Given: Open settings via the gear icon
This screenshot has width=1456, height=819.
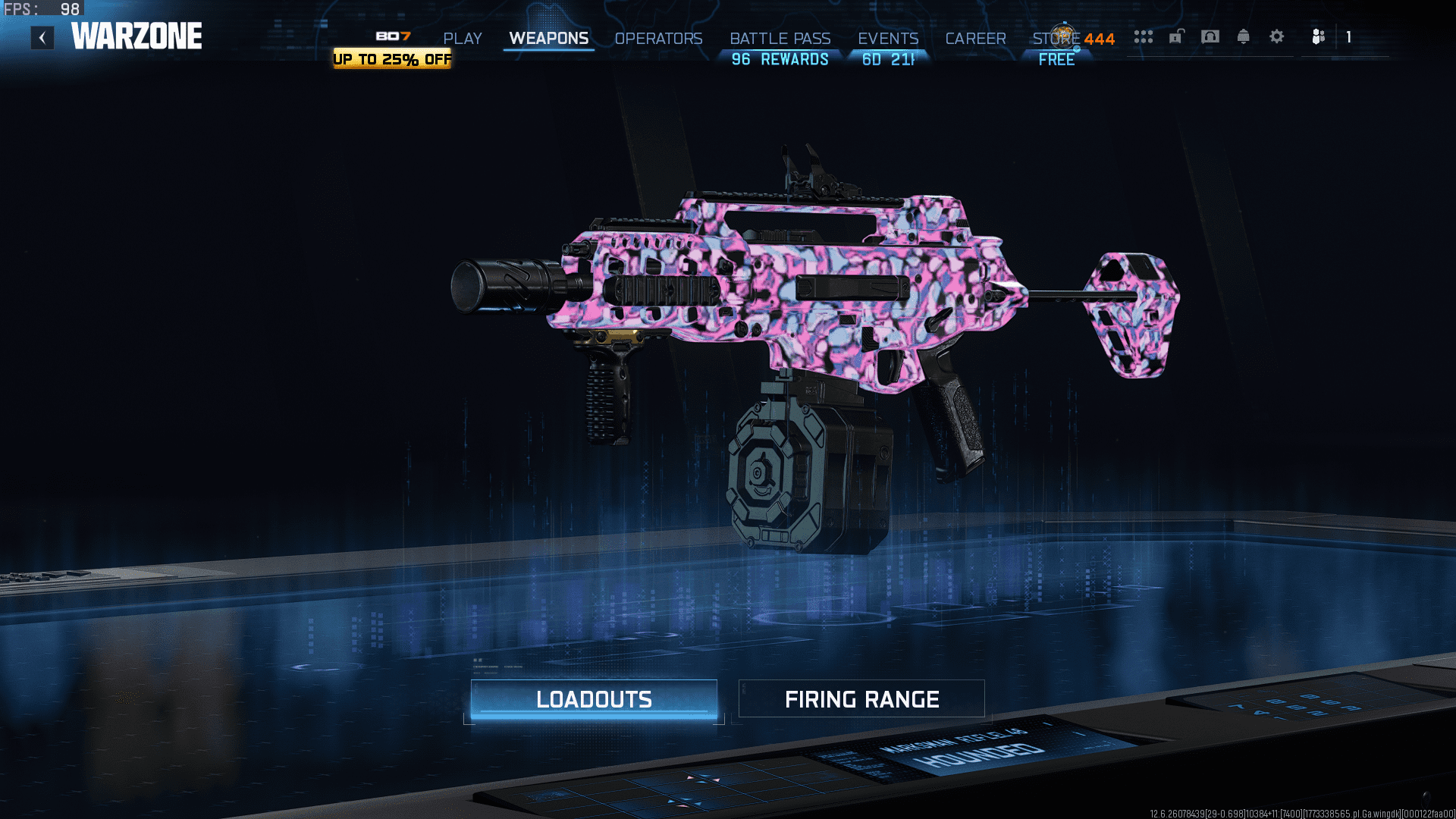Looking at the screenshot, I should (1277, 36).
